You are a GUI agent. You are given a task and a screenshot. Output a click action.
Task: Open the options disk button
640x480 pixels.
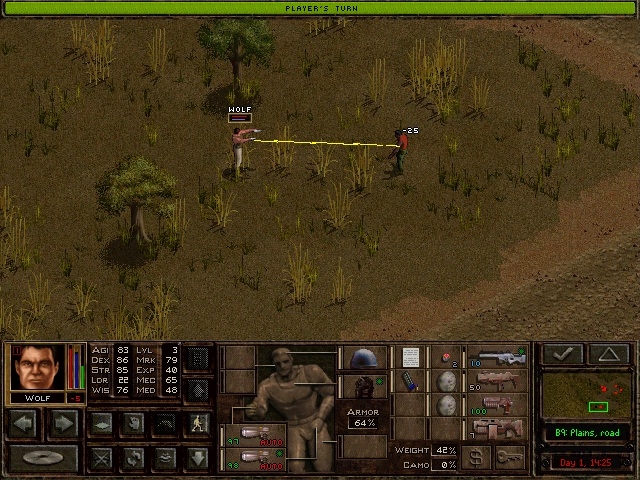(43, 458)
